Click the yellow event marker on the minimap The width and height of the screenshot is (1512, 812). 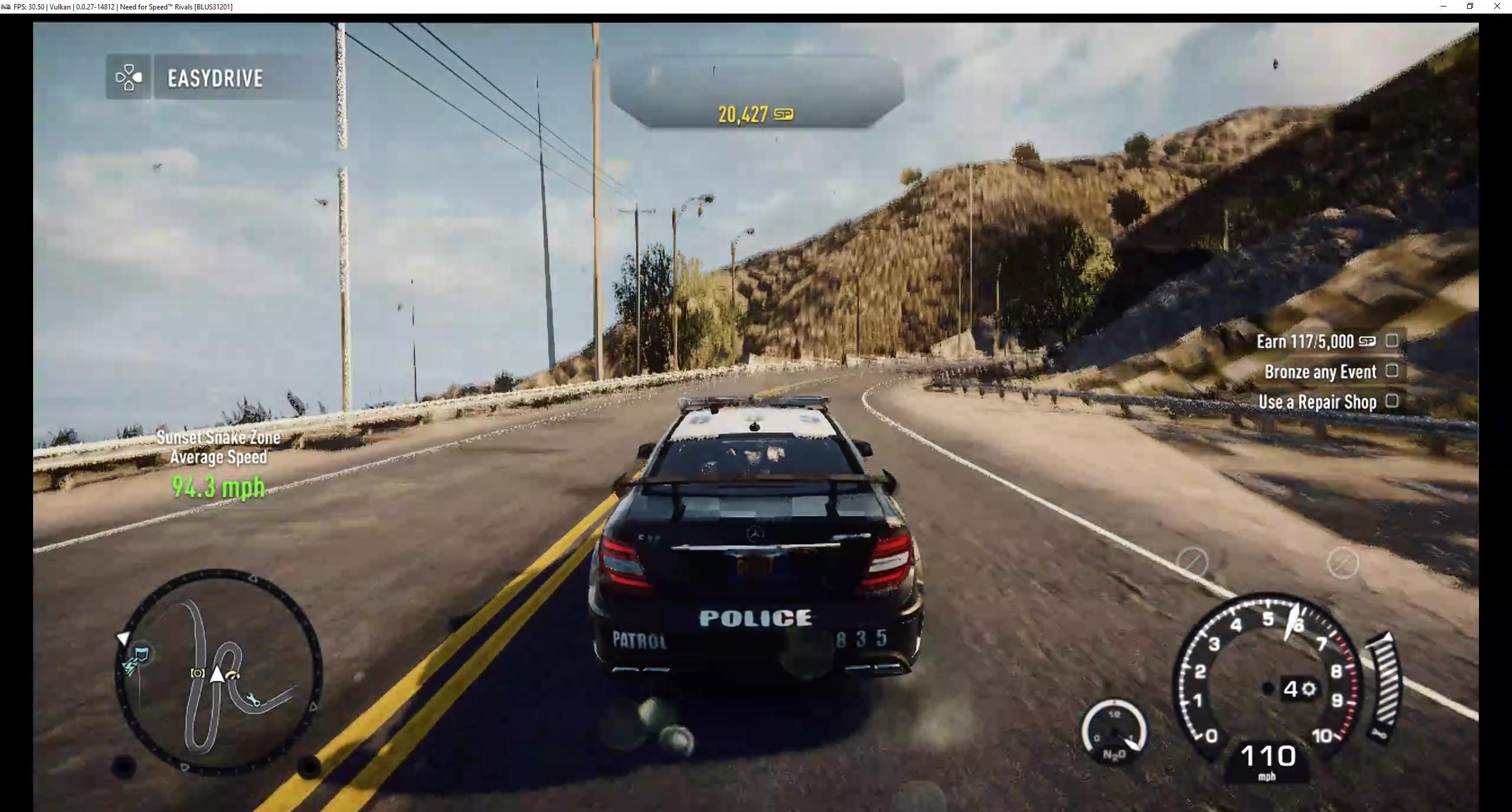click(x=233, y=675)
